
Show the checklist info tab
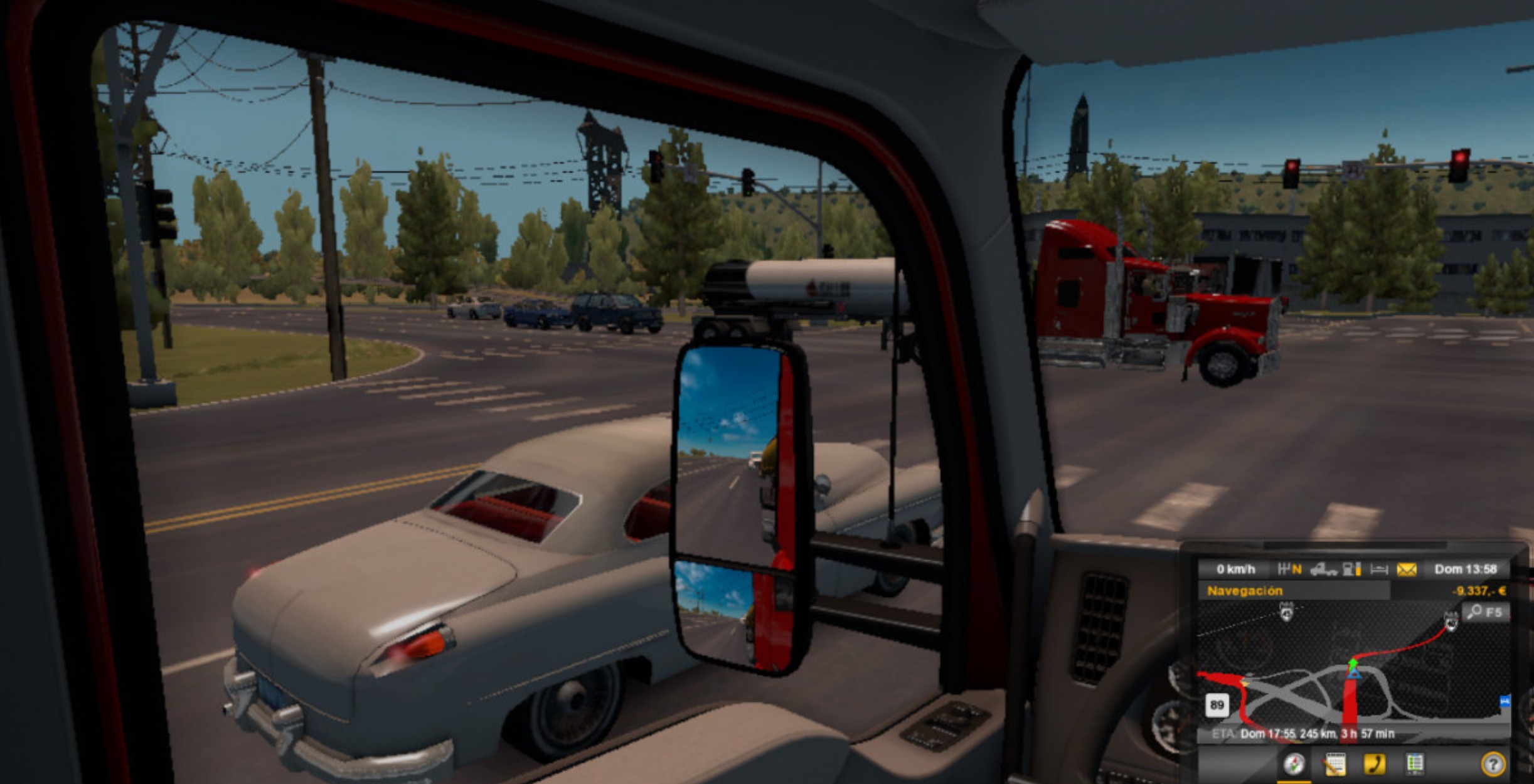(x=1414, y=764)
